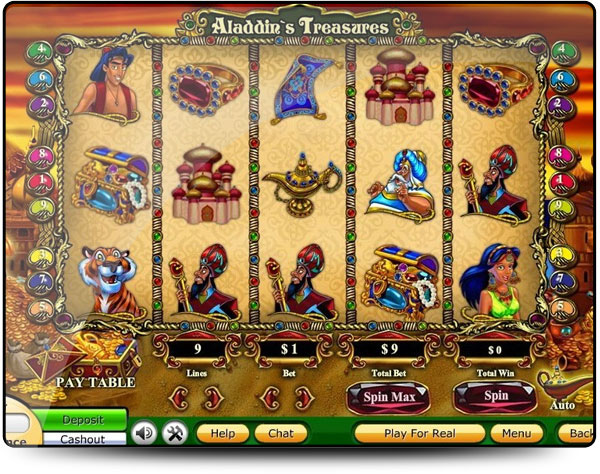Hit the Spin Max button
The height and width of the screenshot is (474, 600).
coord(388,397)
